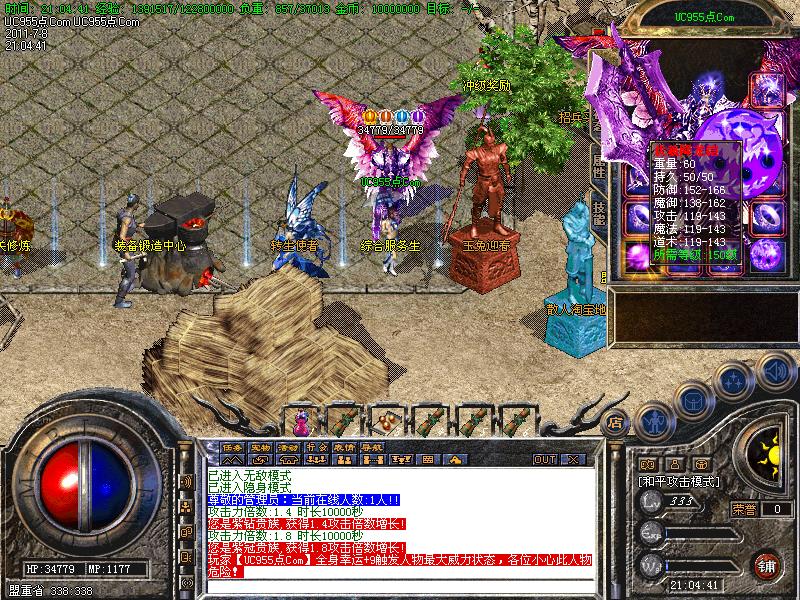
Task: Click the 和平攻击模式 attack mode label
Action: (679, 481)
